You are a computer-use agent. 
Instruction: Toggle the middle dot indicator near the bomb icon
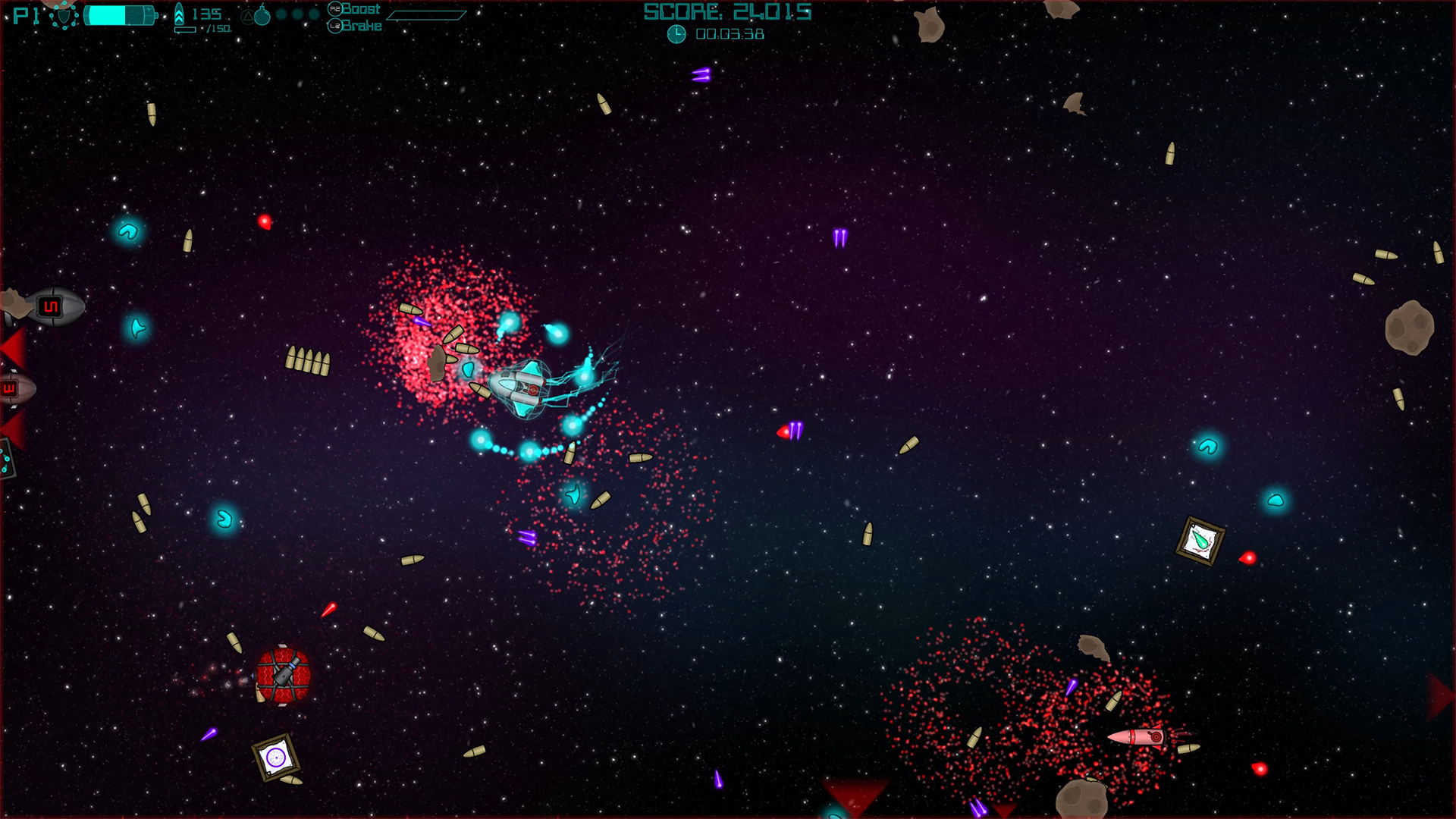297,13
